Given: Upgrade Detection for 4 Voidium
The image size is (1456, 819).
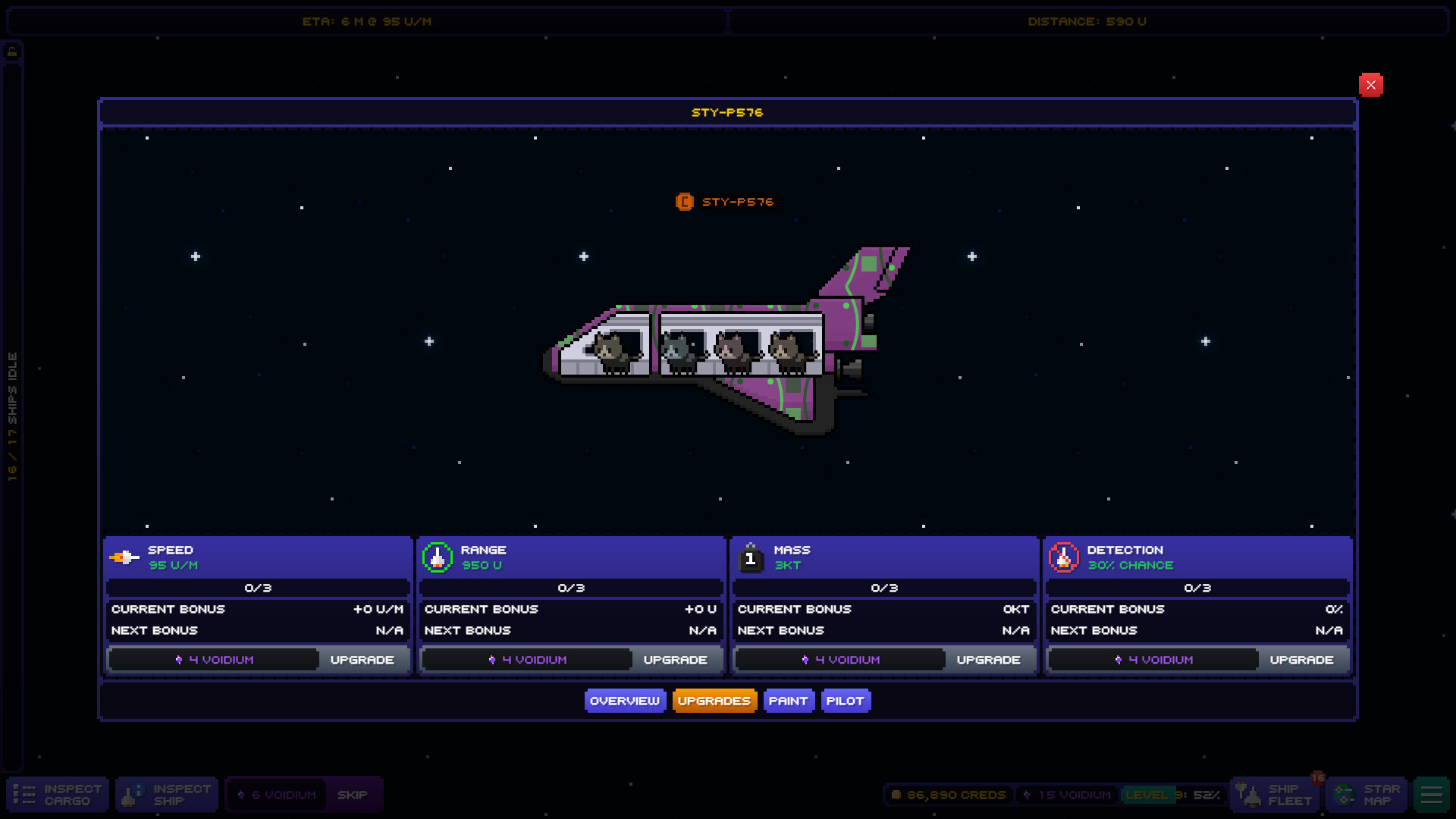Looking at the screenshot, I should point(1302,659).
